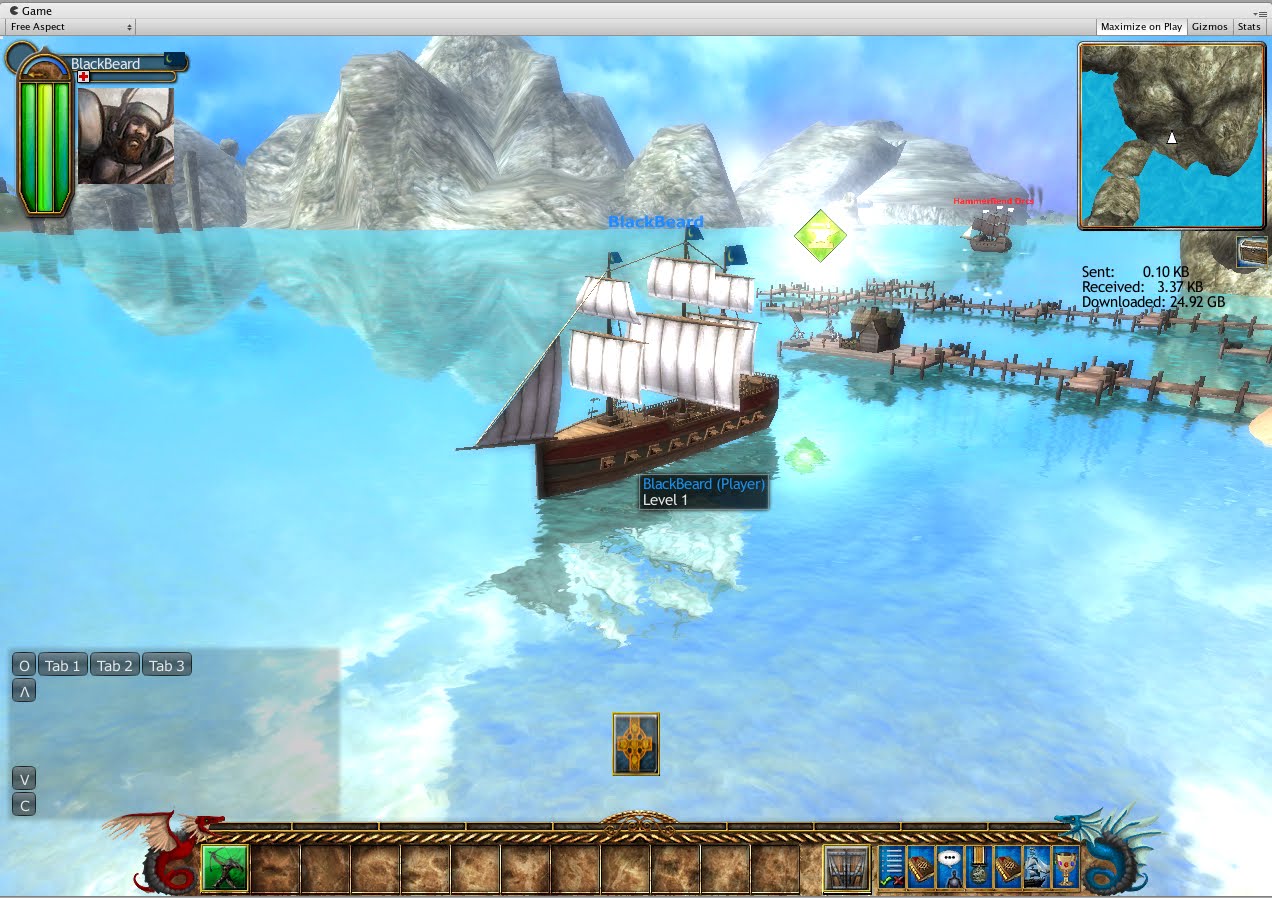Open the Free Aspect dropdown
Viewport: 1272px width, 898px height.
point(71,27)
